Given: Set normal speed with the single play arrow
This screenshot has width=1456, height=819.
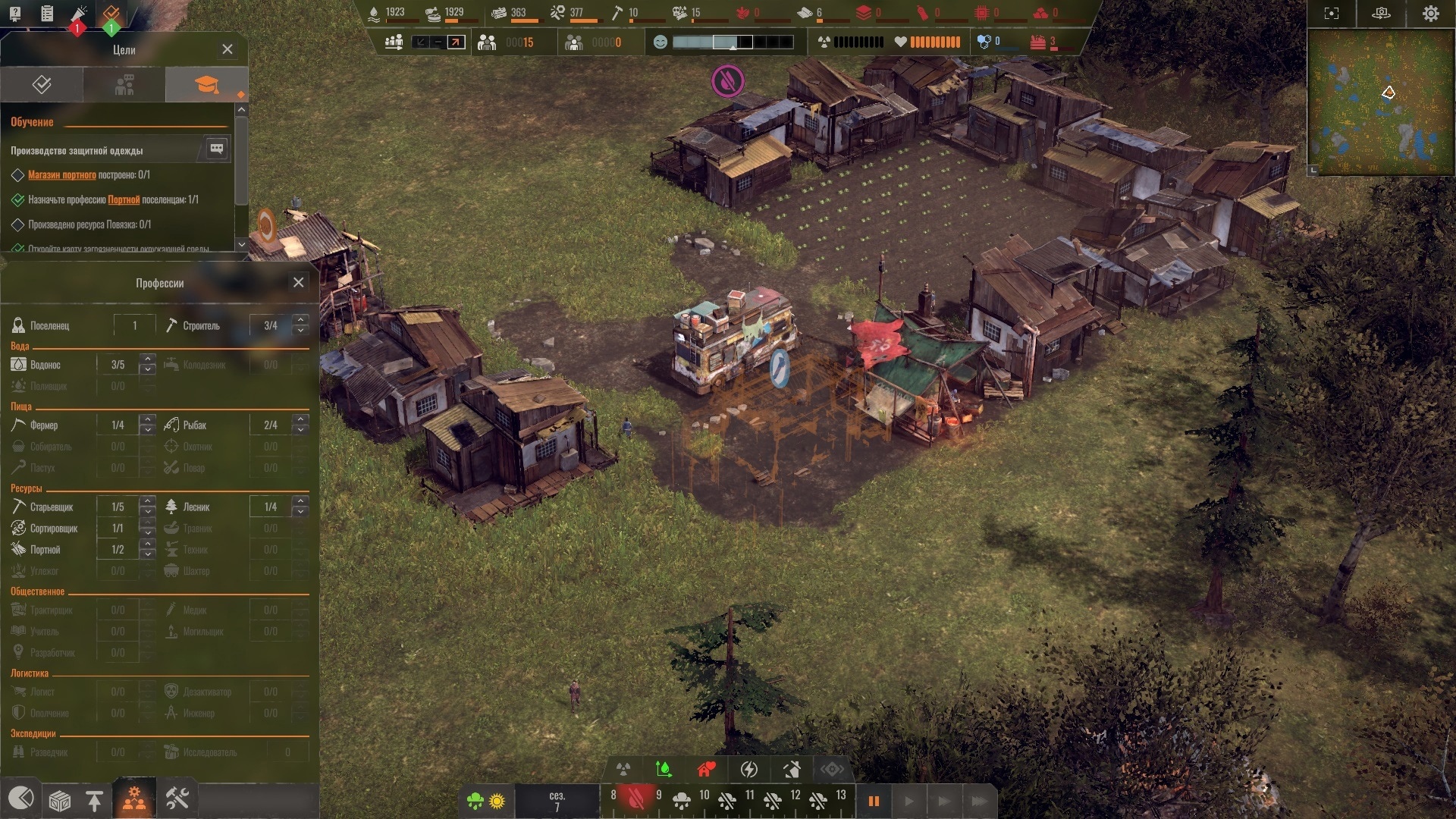Looking at the screenshot, I should [908, 801].
